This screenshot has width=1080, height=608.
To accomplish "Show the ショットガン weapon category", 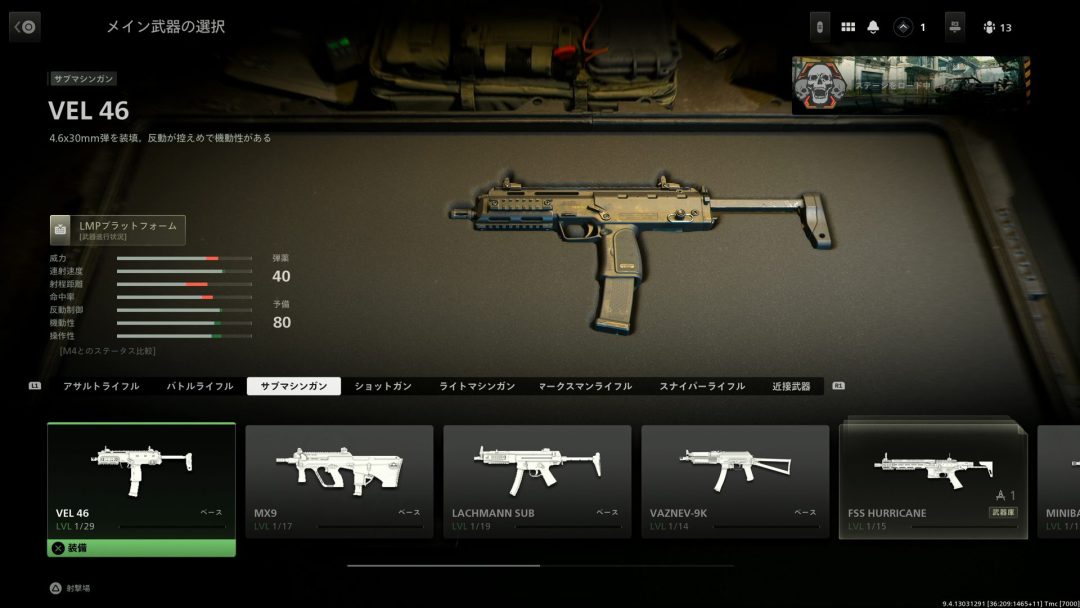I will click(x=383, y=386).
